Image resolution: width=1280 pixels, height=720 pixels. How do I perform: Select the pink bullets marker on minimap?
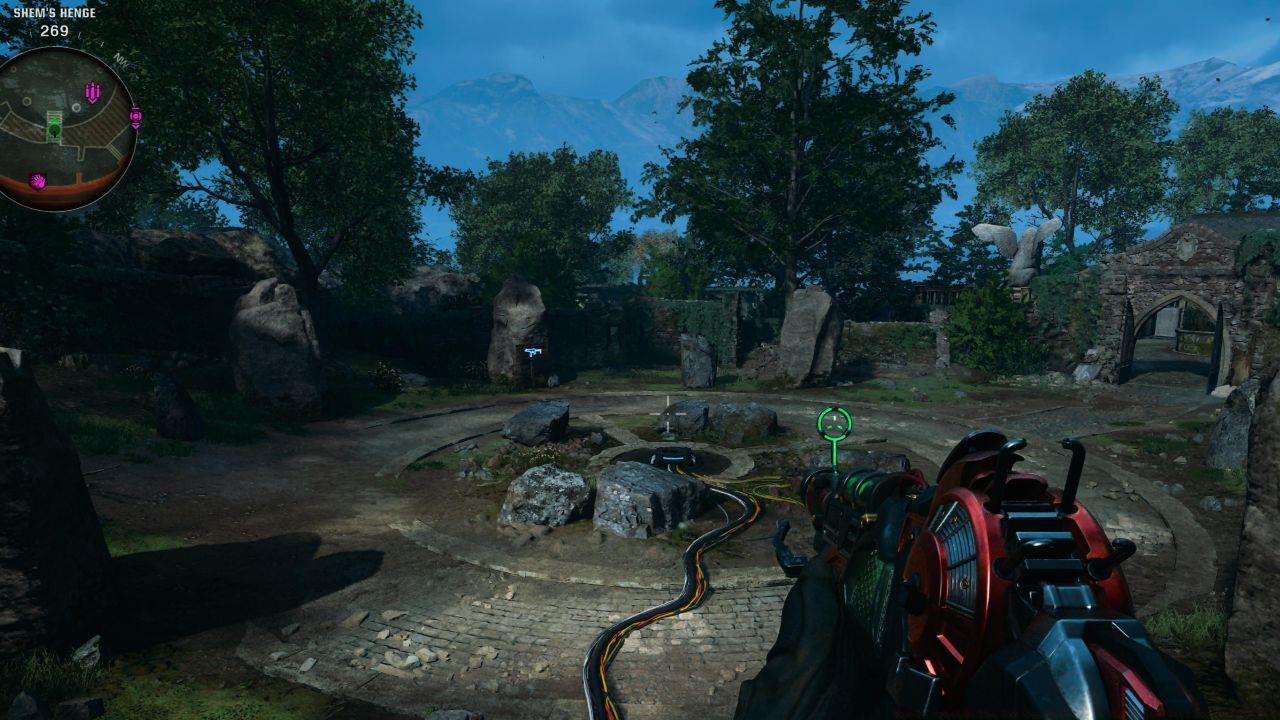[x=93, y=93]
